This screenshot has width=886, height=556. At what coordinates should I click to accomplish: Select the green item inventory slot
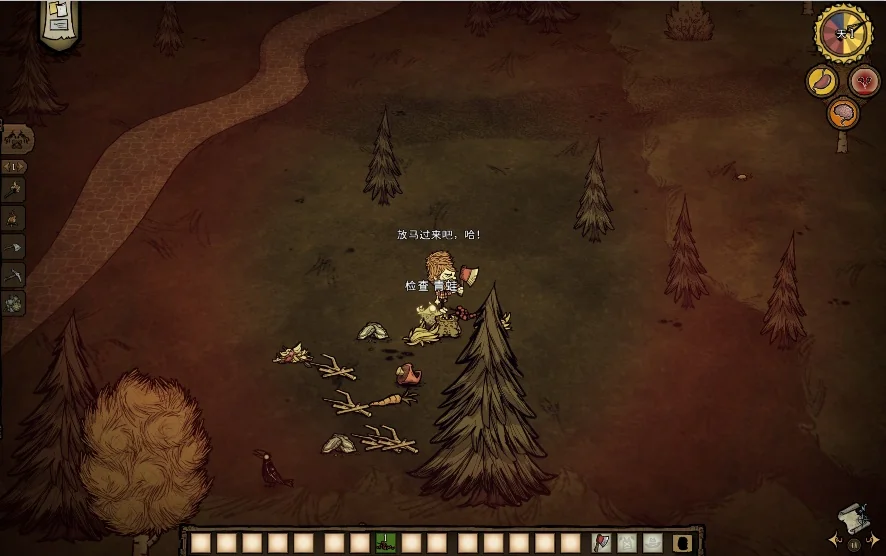tap(385, 543)
